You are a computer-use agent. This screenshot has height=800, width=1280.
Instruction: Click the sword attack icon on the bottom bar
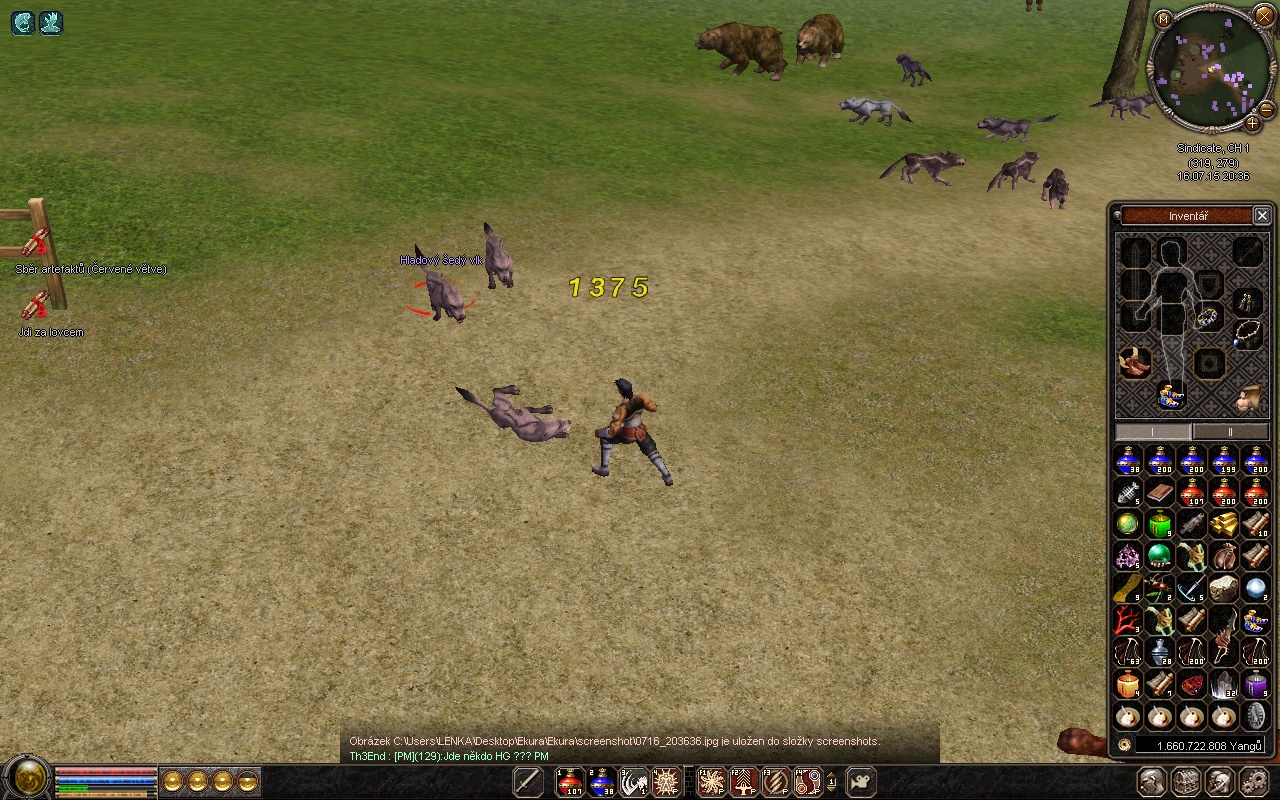[x=528, y=782]
